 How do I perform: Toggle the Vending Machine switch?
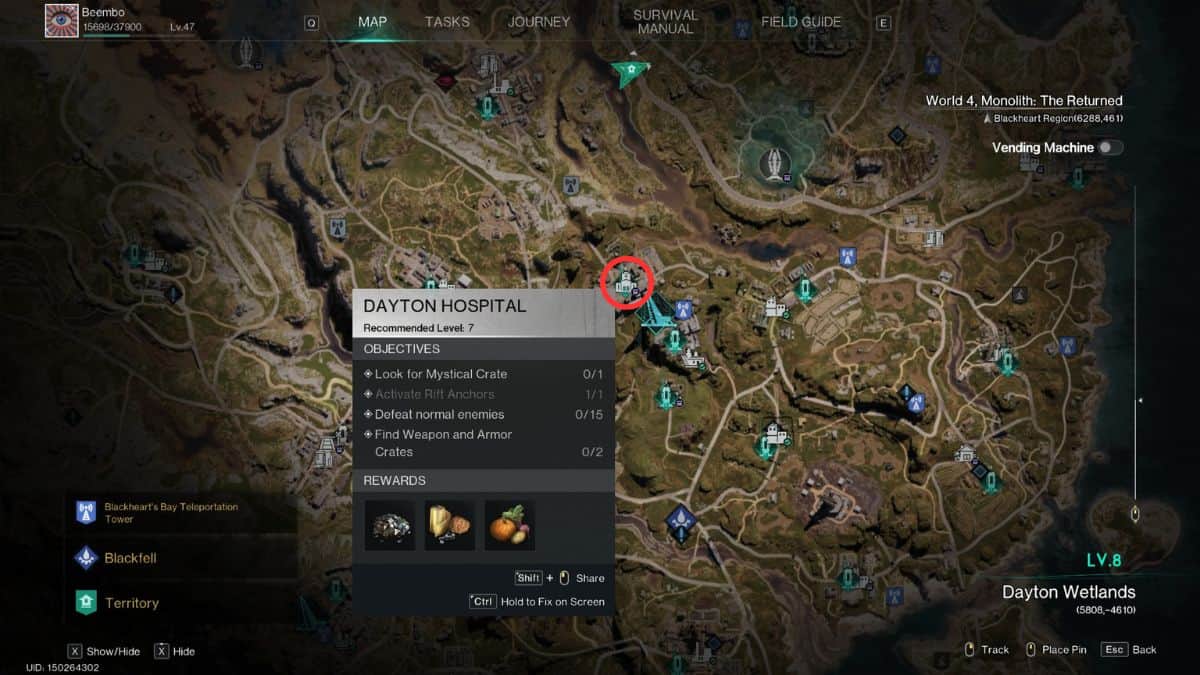click(x=1109, y=148)
